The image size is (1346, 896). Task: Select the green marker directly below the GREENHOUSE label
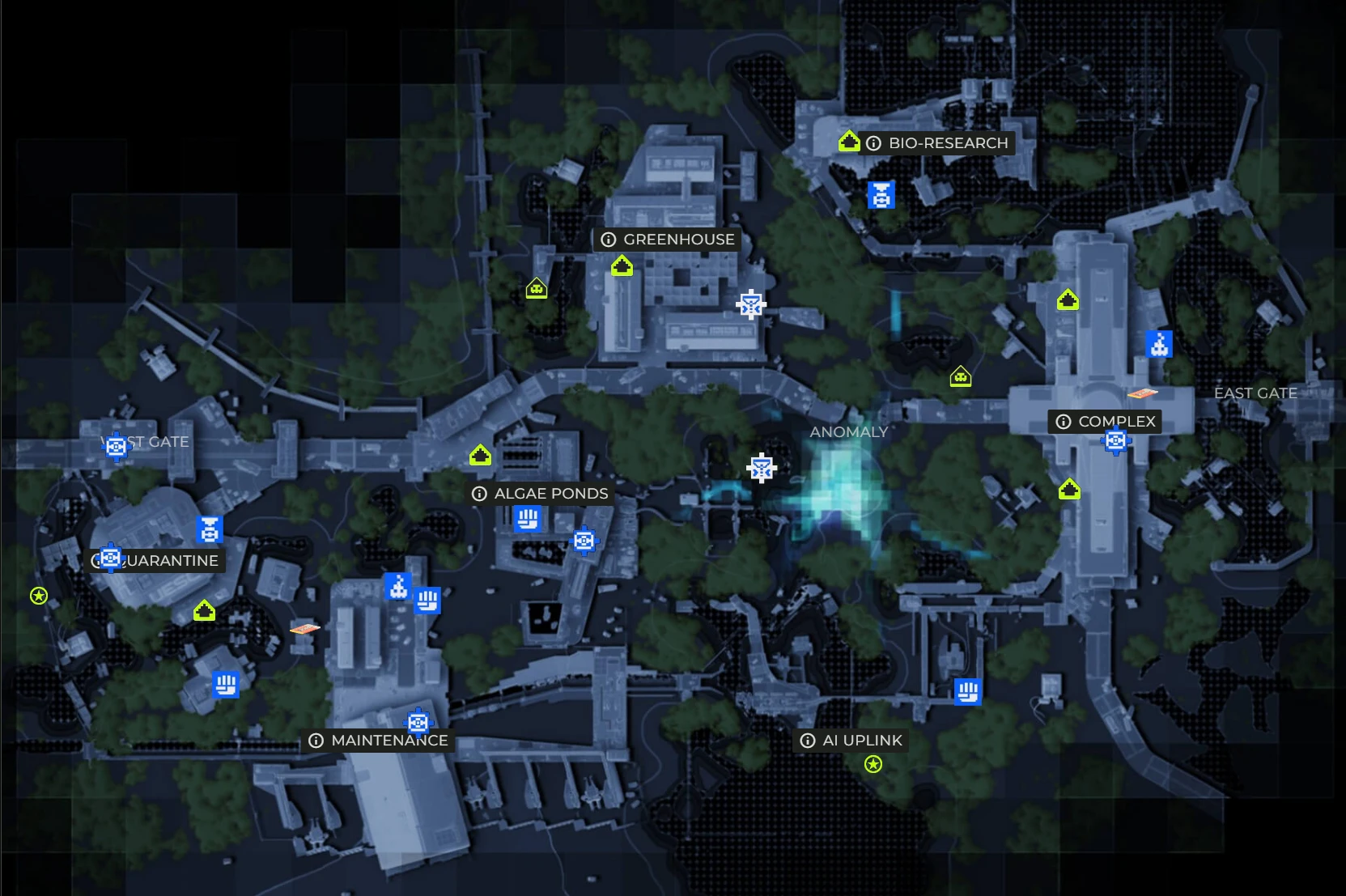tap(621, 265)
